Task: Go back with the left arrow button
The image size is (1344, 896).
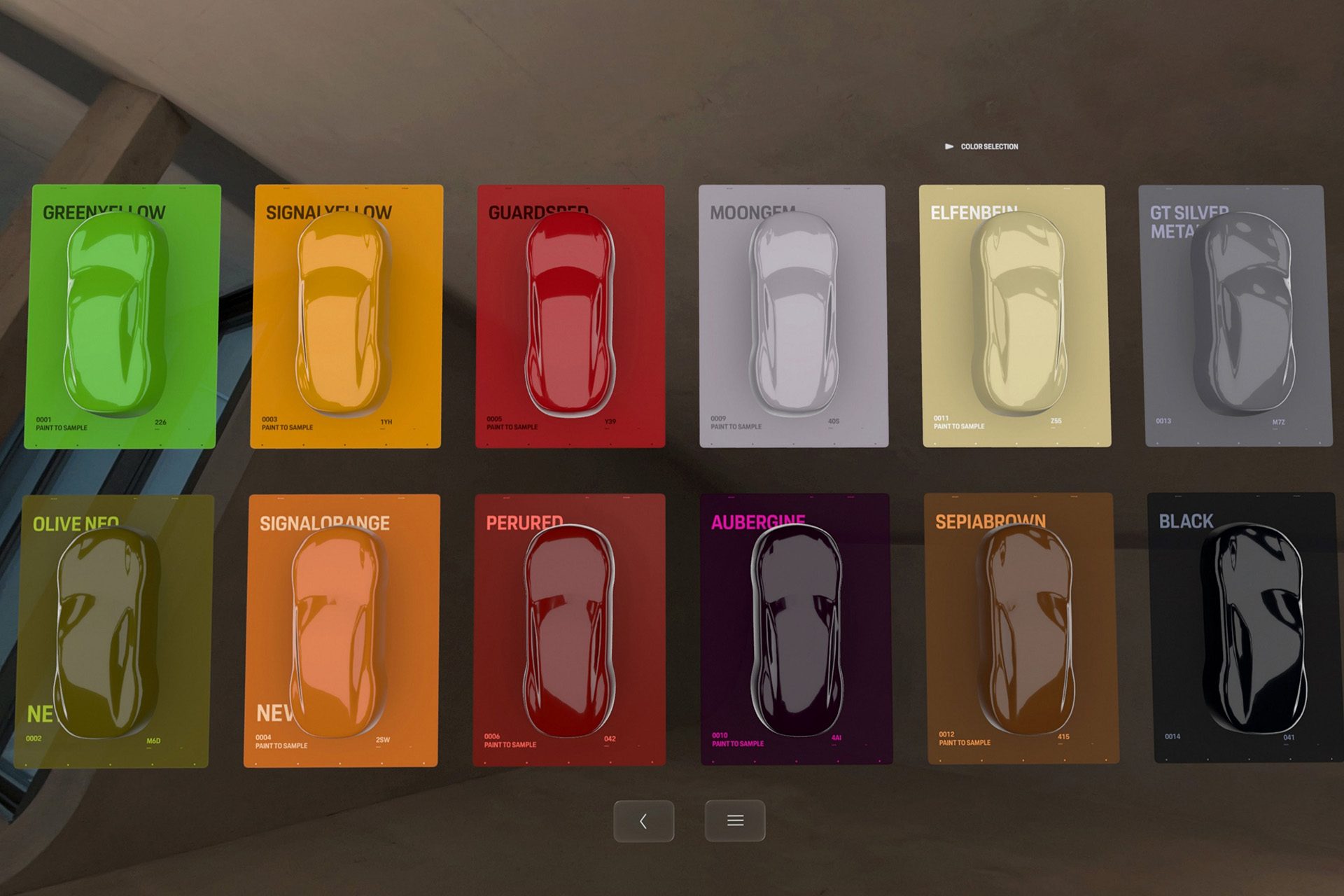Action: point(643,821)
